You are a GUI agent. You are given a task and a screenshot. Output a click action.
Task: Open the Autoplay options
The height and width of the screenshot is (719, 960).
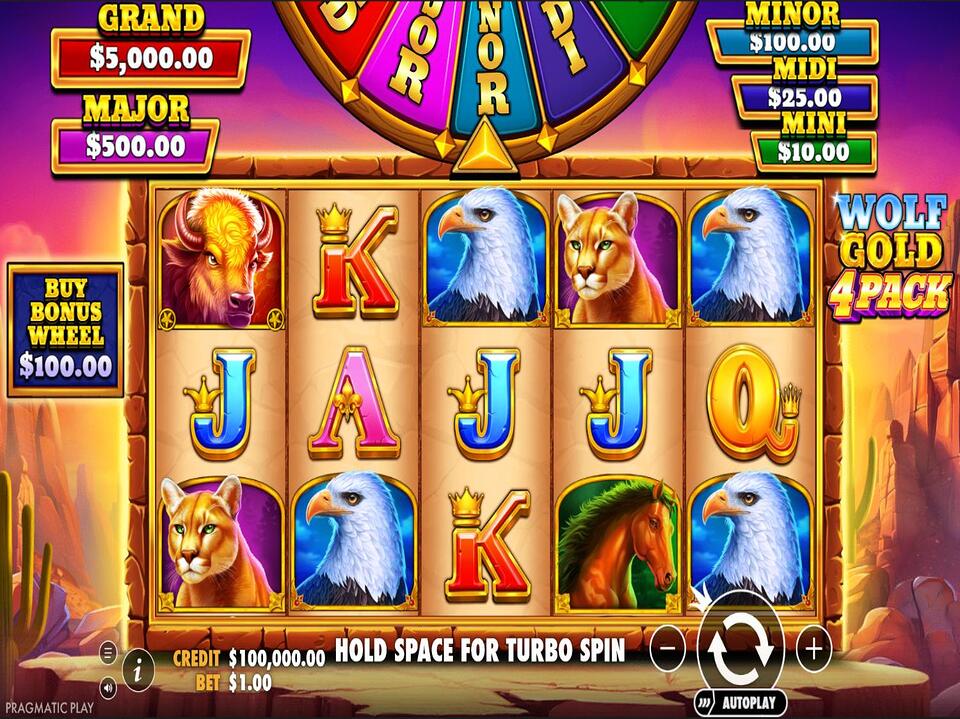pyautogui.click(x=741, y=702)
